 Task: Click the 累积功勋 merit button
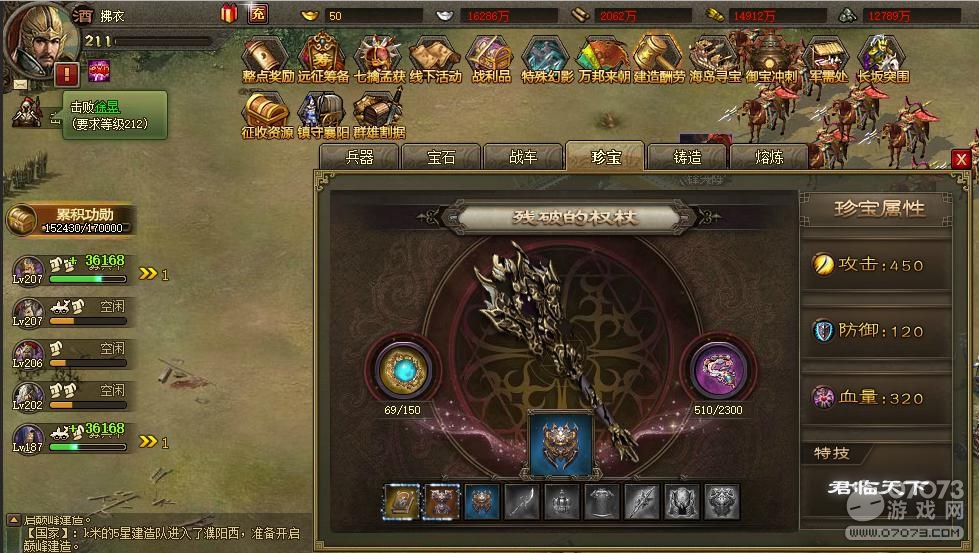pyautogui.click(x=70, y=220)
